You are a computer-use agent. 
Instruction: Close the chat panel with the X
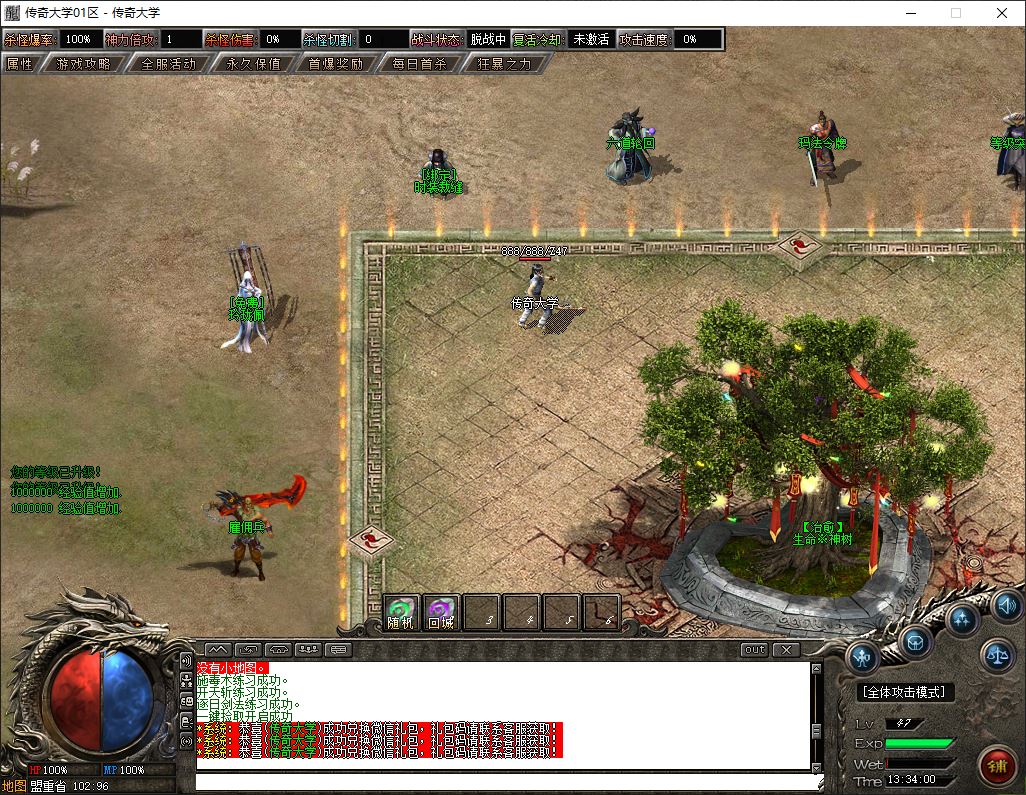pyautogui.click(x=787, y=649)
